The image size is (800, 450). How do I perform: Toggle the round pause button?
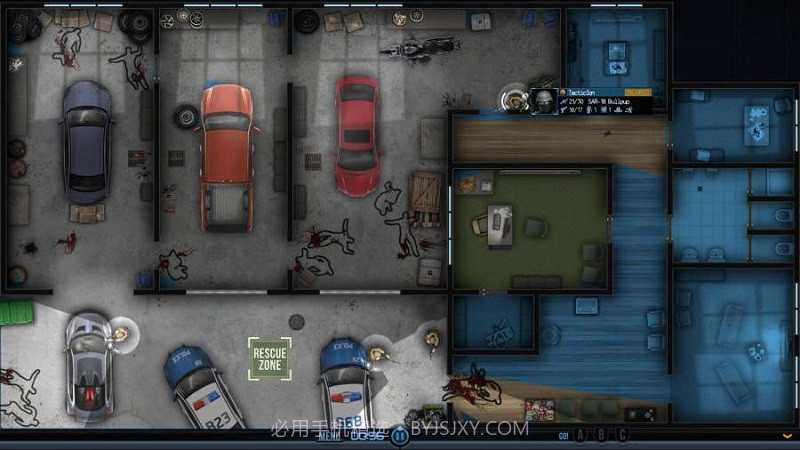click(x=400, y=435)
